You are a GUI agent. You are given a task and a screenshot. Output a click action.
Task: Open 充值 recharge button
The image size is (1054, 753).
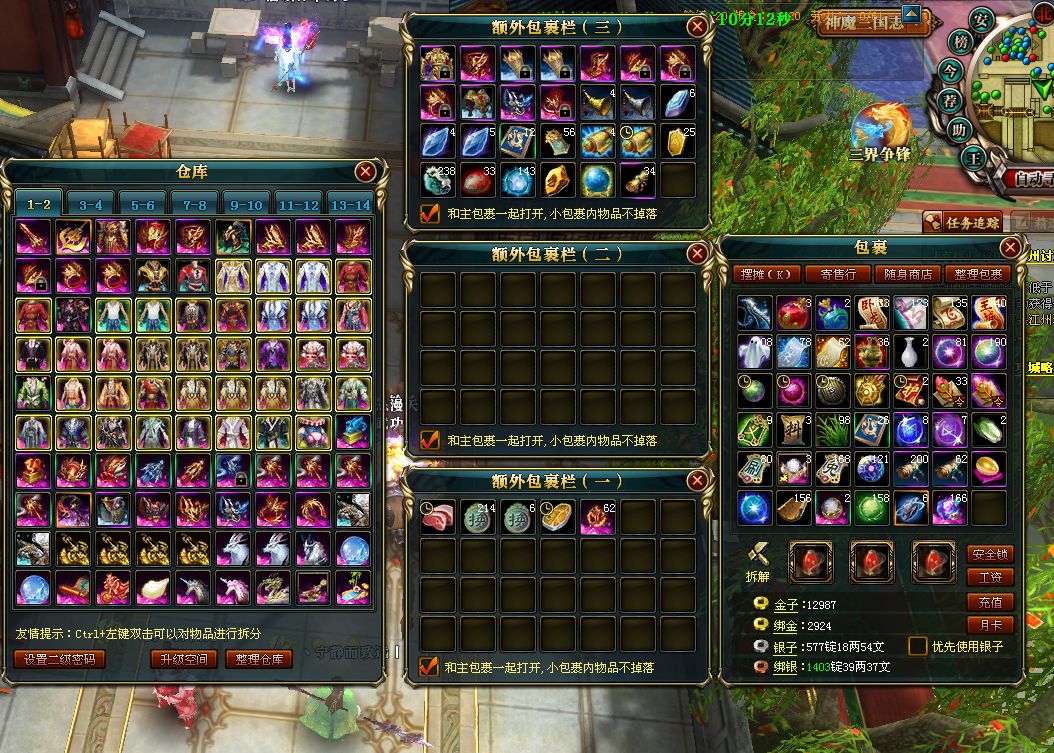(990, 603)
